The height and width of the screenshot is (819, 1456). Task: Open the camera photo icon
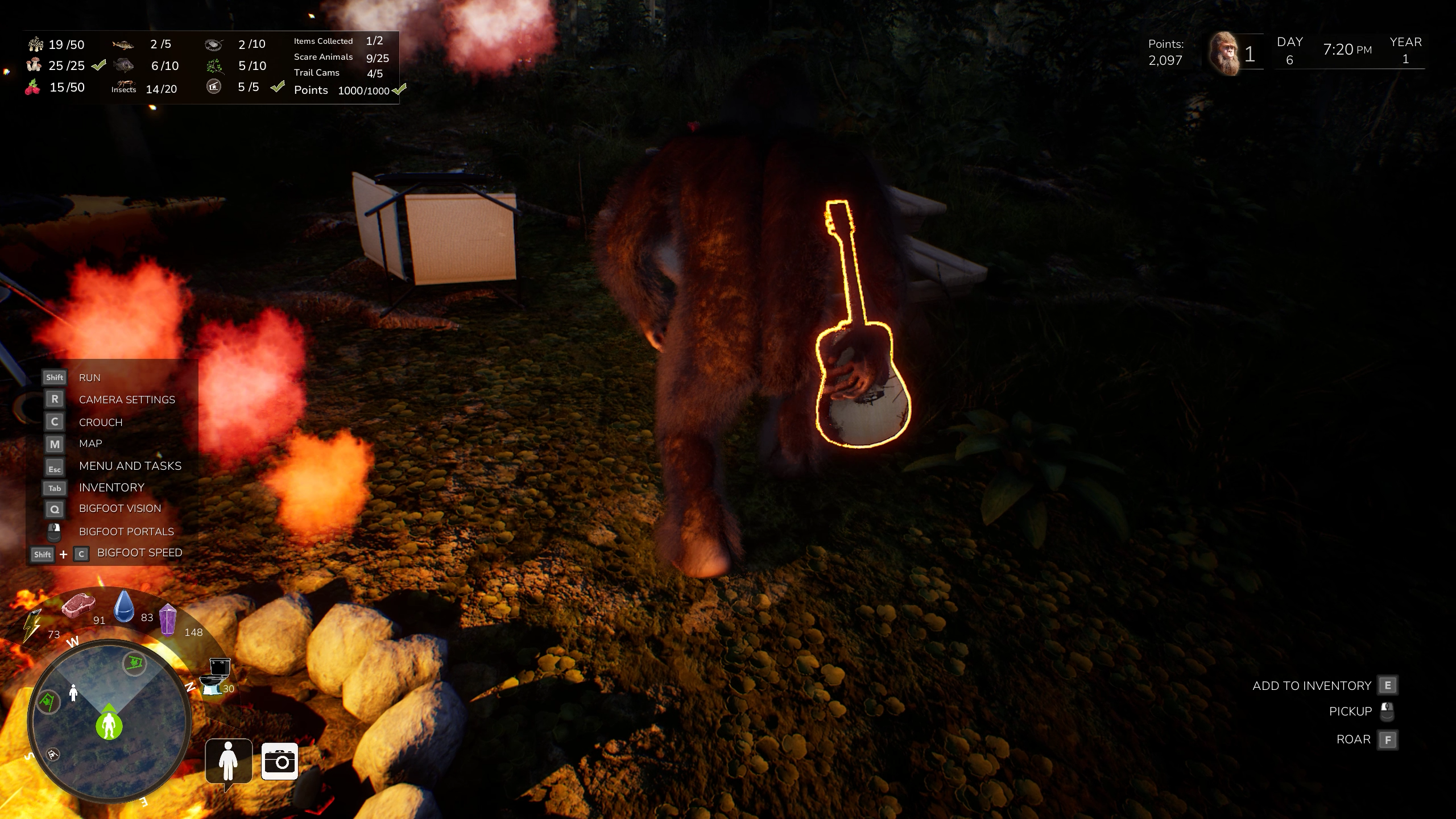[280, 761]
